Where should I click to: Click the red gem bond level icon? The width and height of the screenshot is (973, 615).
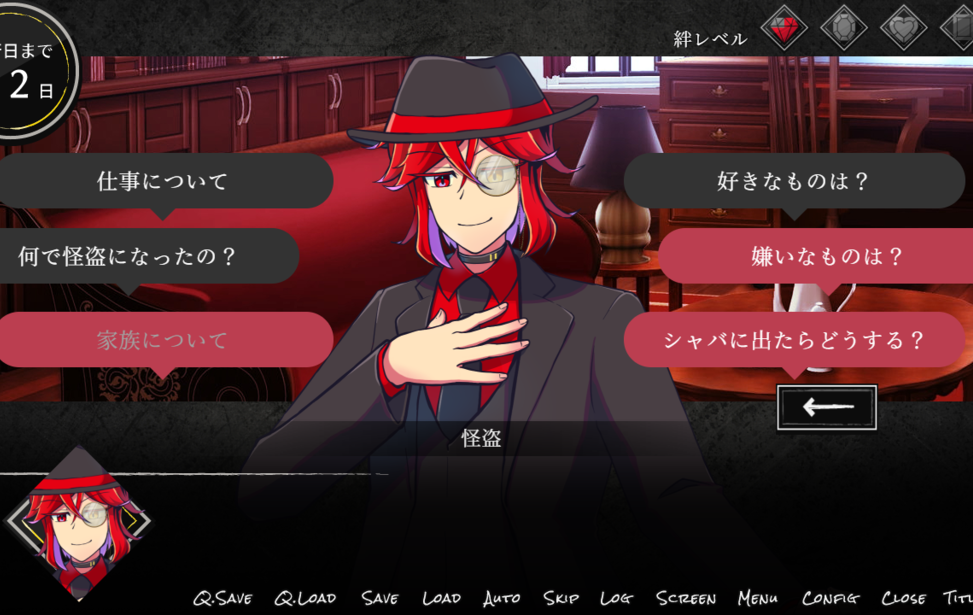point(784,27)
